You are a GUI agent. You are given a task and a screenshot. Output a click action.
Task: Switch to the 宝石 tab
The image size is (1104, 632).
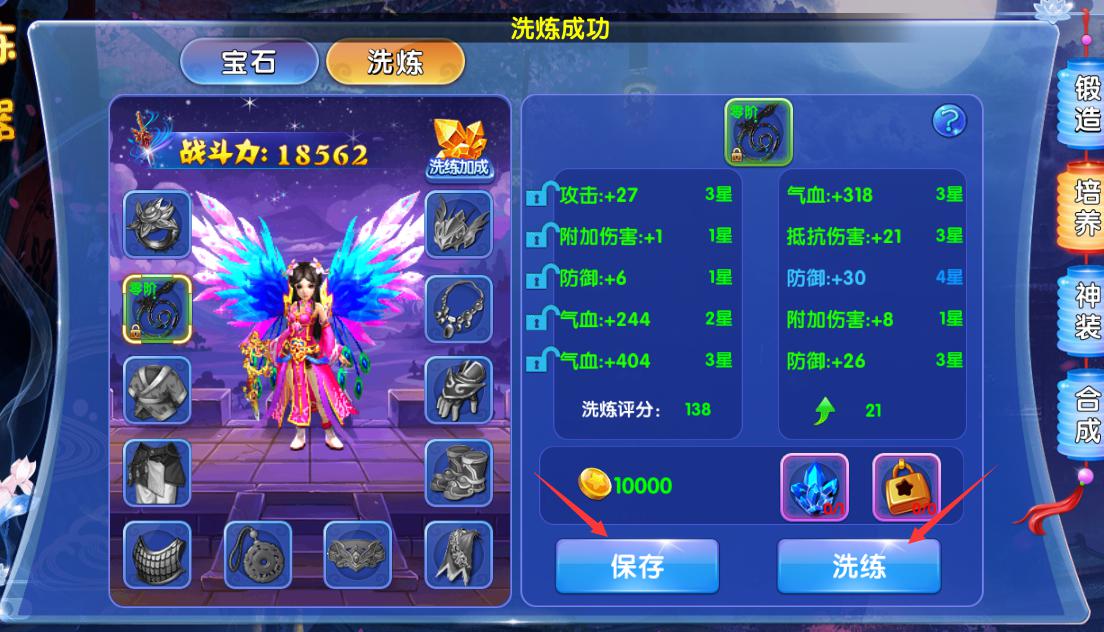[x=248, y=62]
